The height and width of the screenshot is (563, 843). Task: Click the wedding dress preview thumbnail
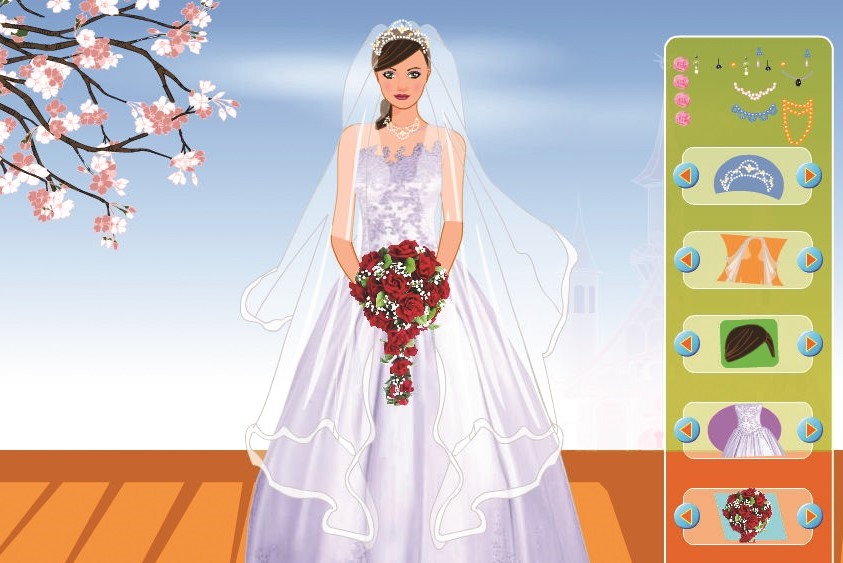click(x=747, y=432)
